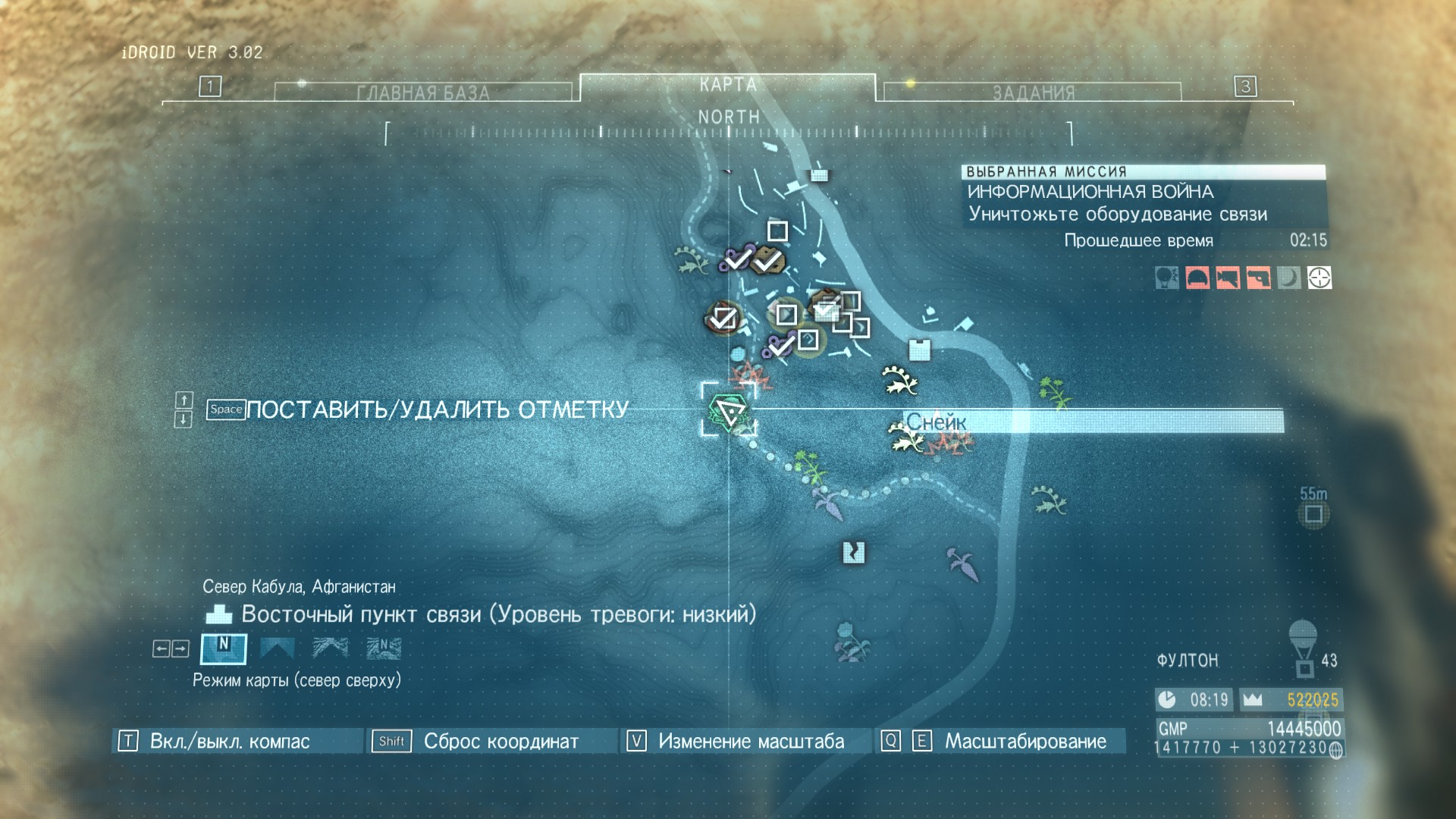Click the bright green plant marker east of the road
Viewport: 1456px width, 819px height.
pyautogui.click(x=1054, y=392)
